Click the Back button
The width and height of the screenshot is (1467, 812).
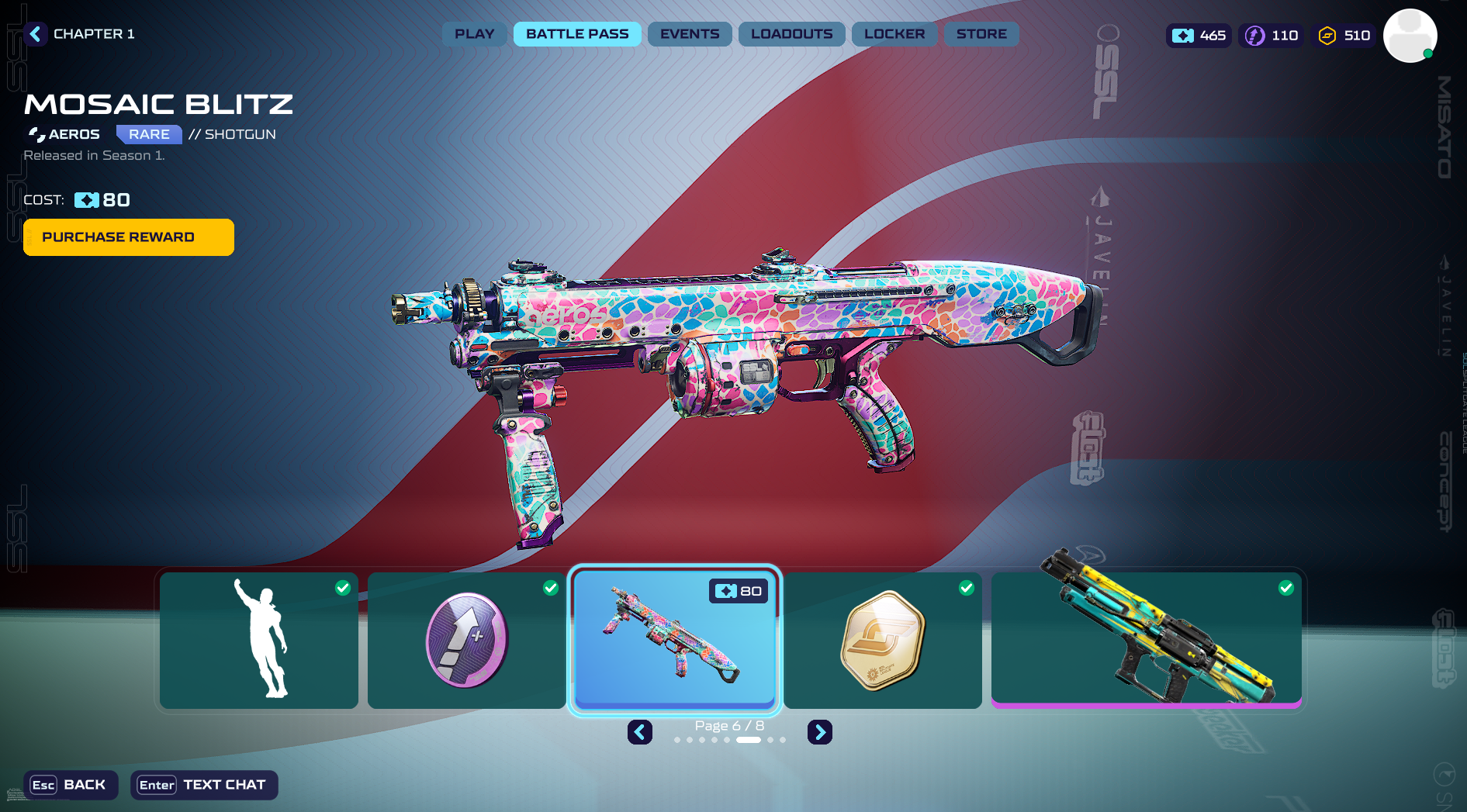(x=71, y=785)
